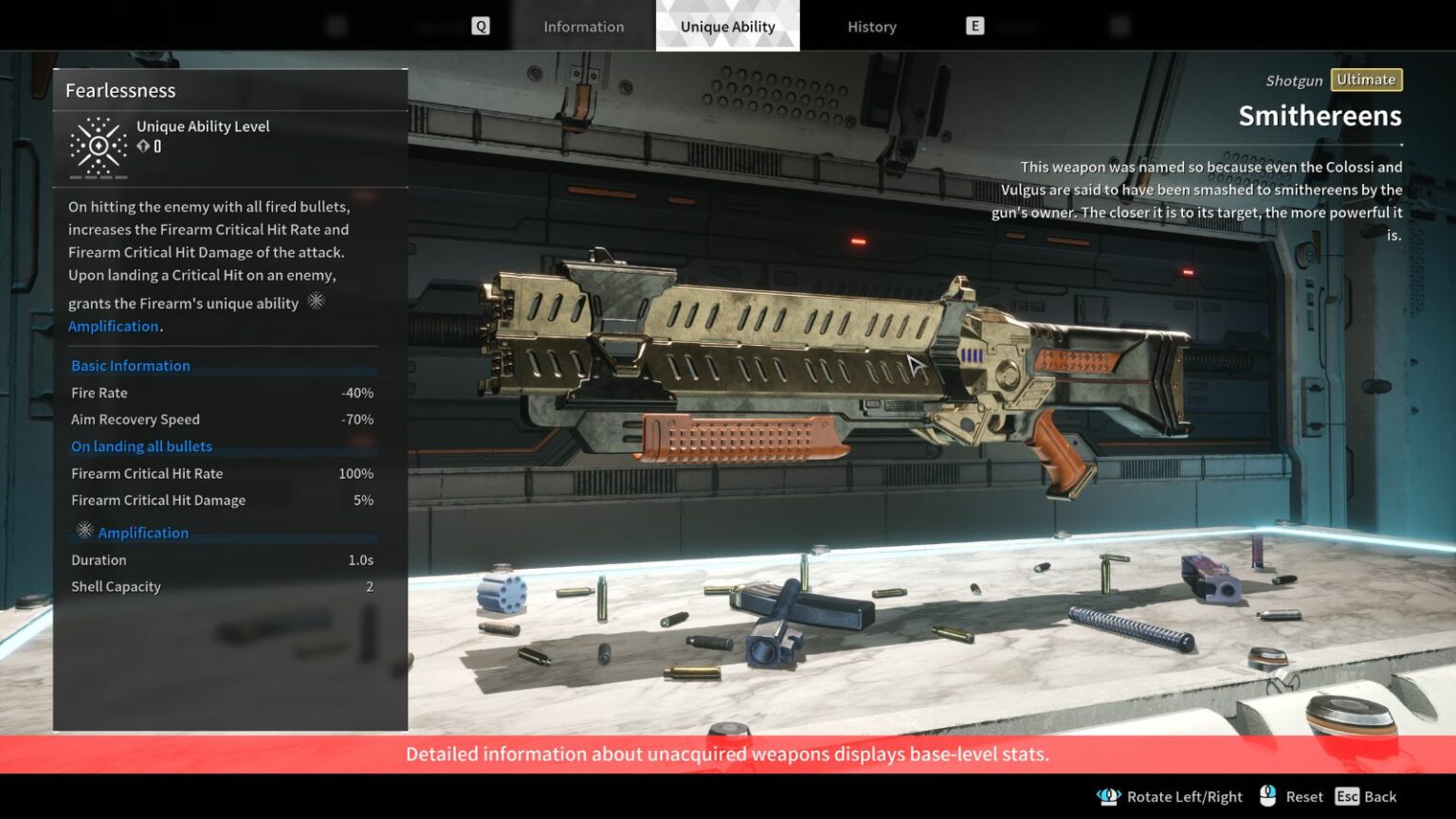1456x819 pixels.
Task: Go back using the Back button
Action: coord(1366,796)
